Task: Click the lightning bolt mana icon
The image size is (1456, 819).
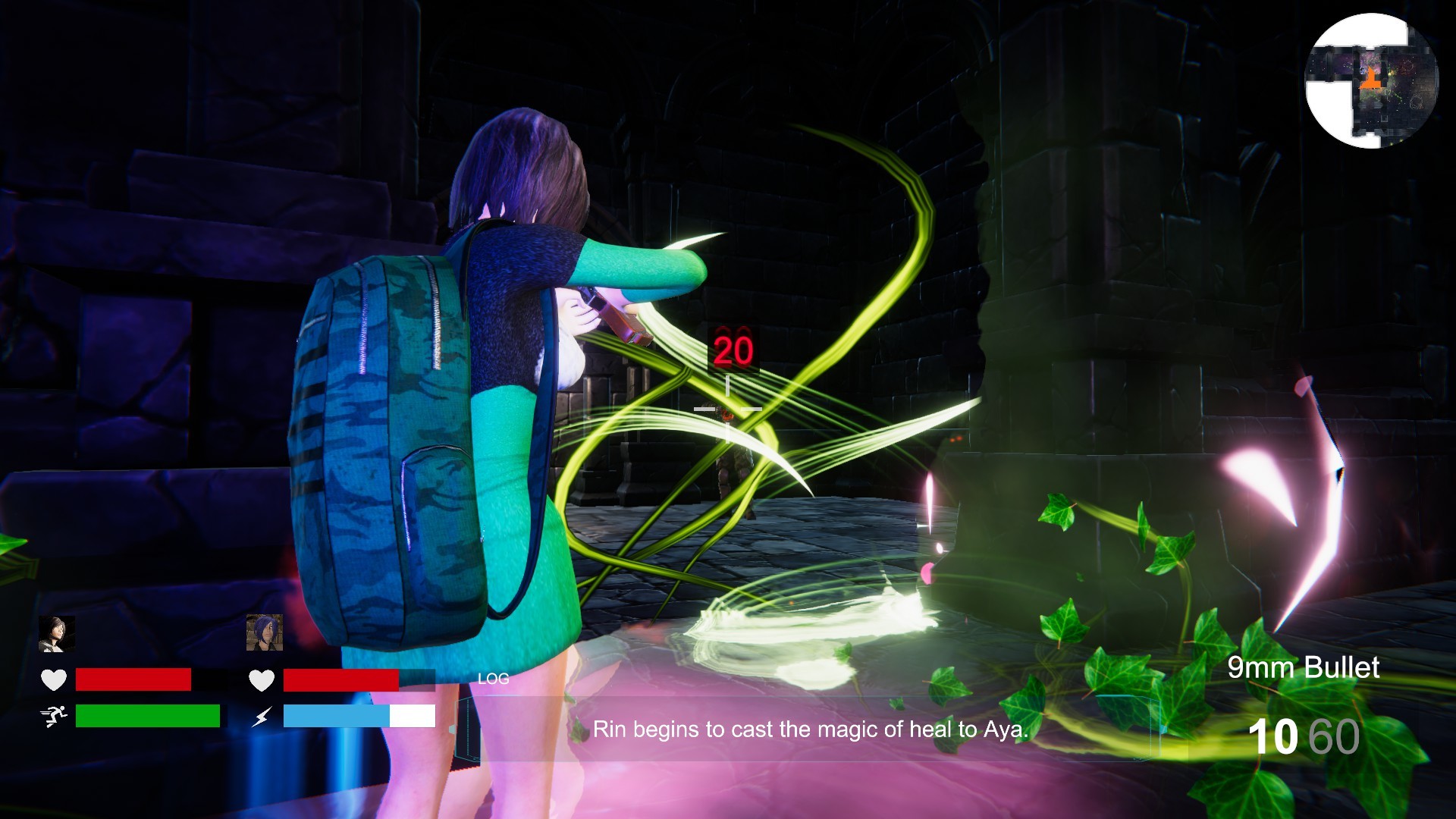Action: pos(262,715)
